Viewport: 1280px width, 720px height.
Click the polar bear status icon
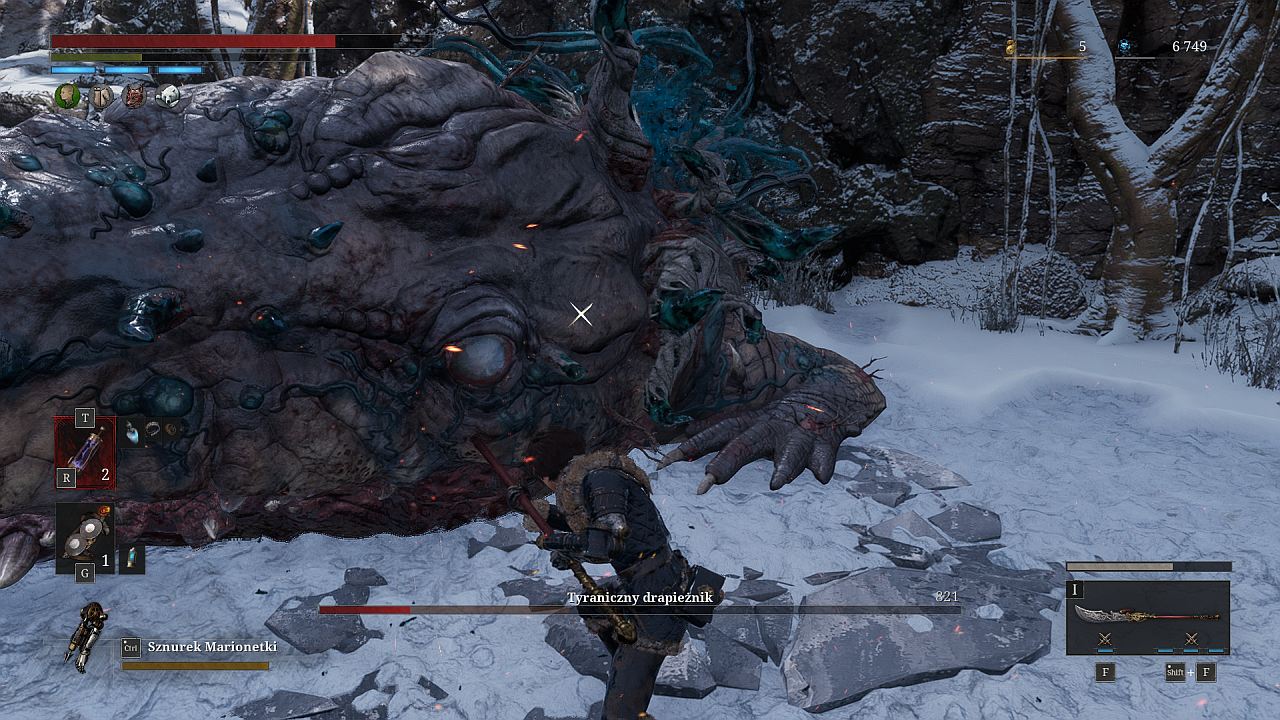[167, 96]
